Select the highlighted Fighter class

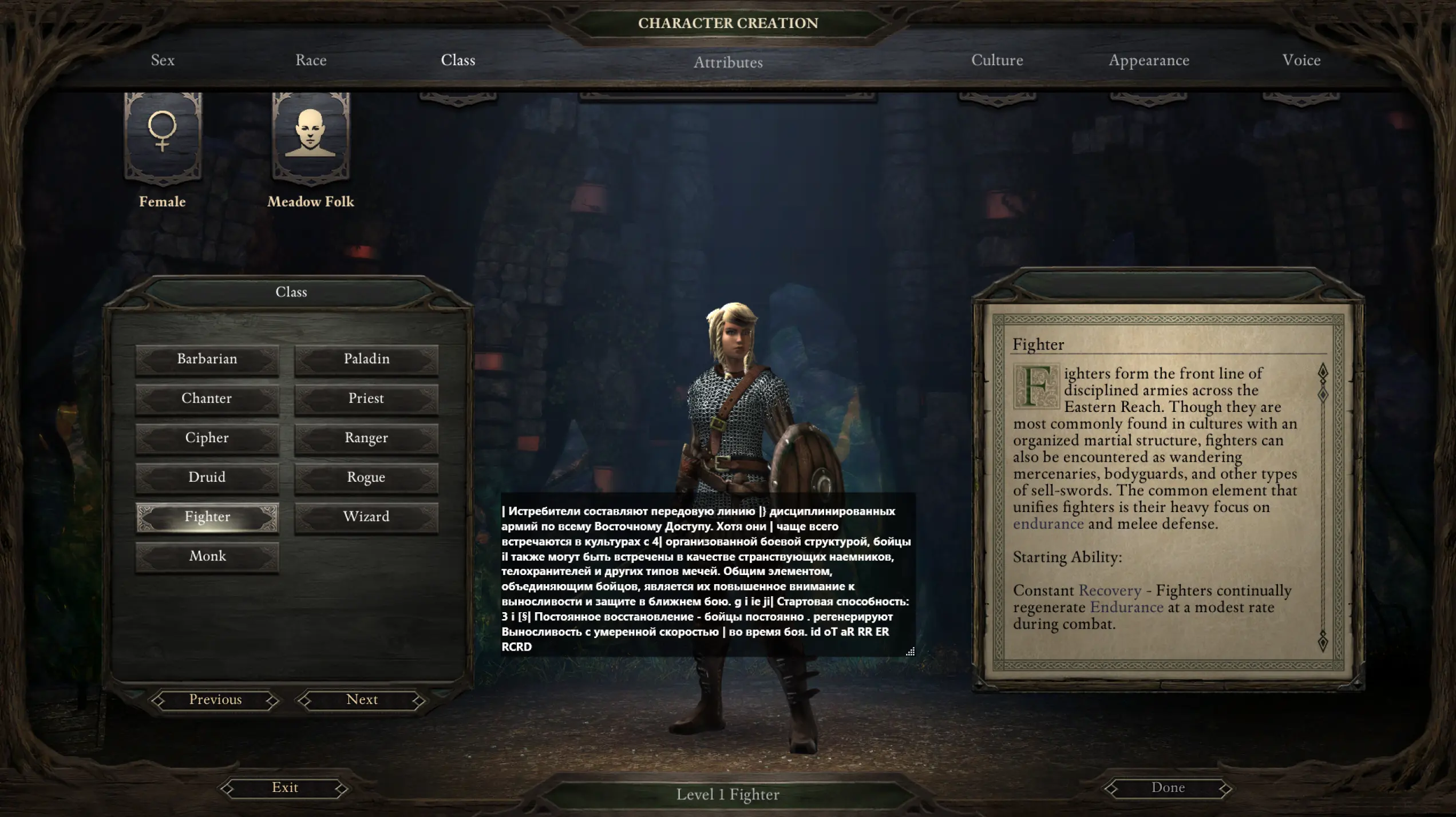click(207, 517)
